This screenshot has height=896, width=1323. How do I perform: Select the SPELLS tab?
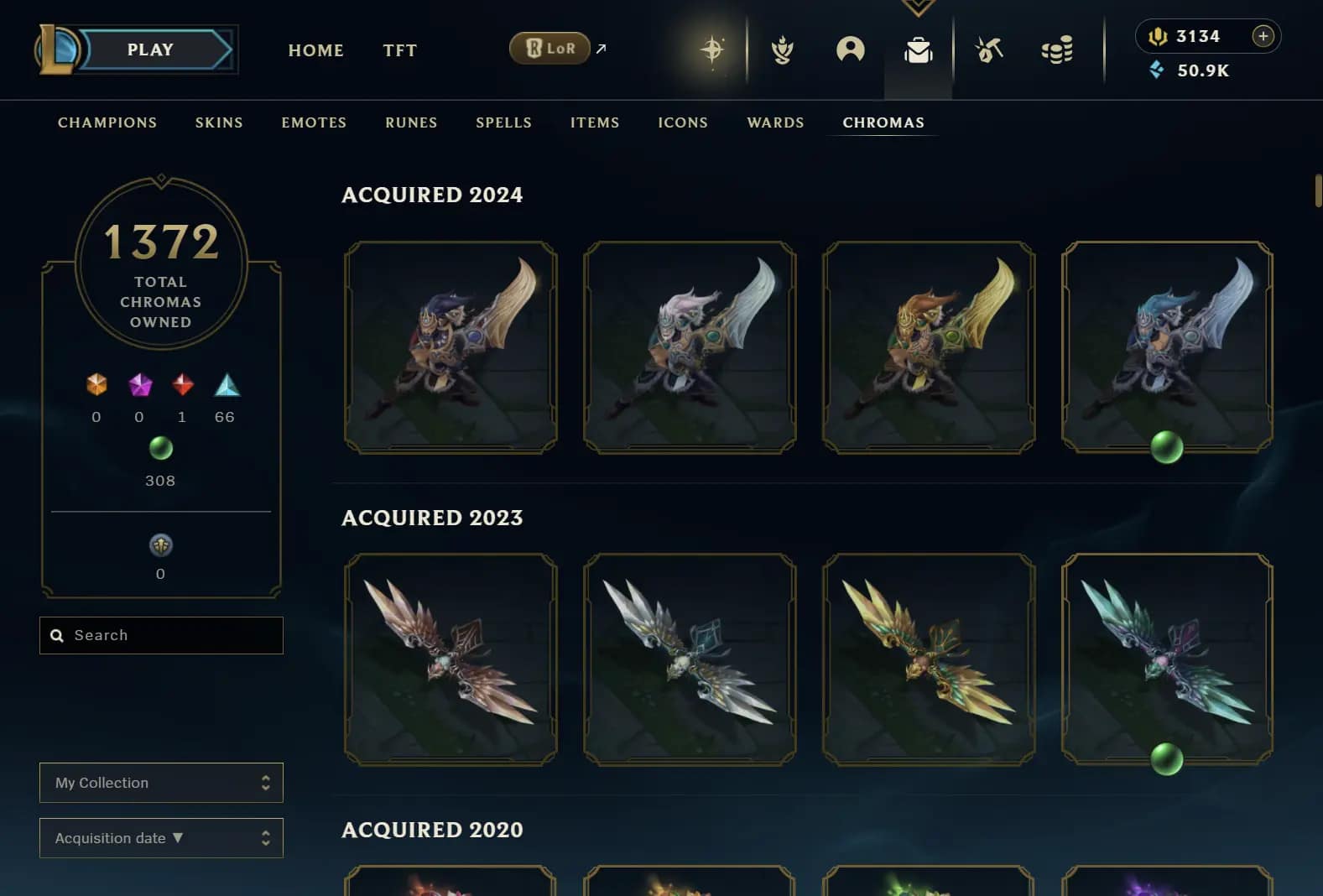[503, 122]
